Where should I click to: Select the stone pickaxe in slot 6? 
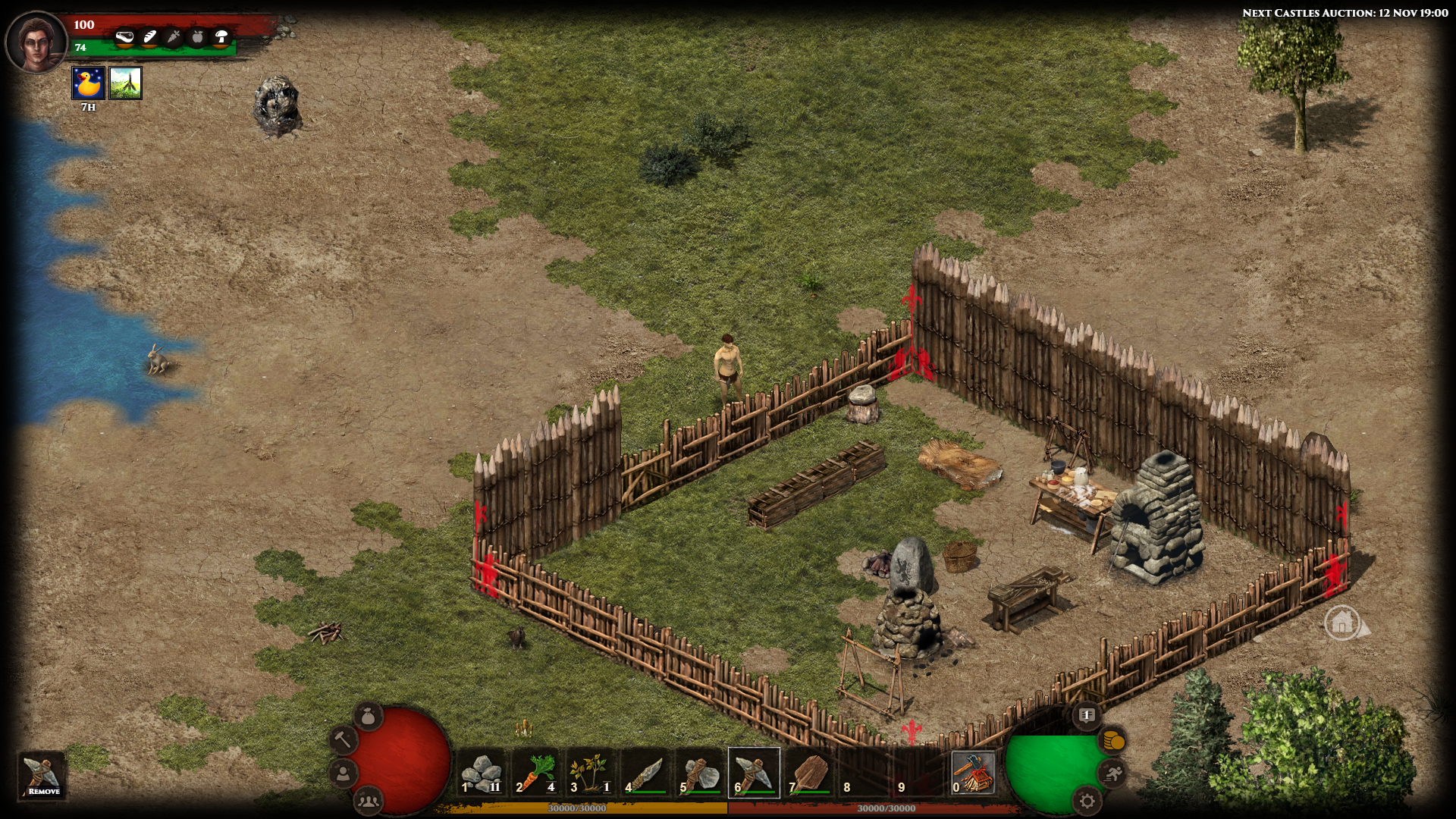click(754, 773)
